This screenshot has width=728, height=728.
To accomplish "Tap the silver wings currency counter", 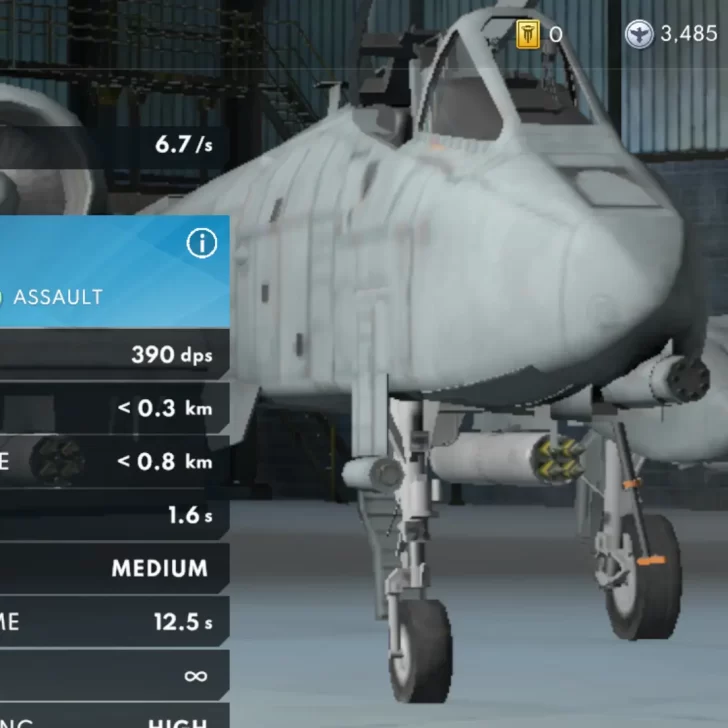I will click(672, 35).
